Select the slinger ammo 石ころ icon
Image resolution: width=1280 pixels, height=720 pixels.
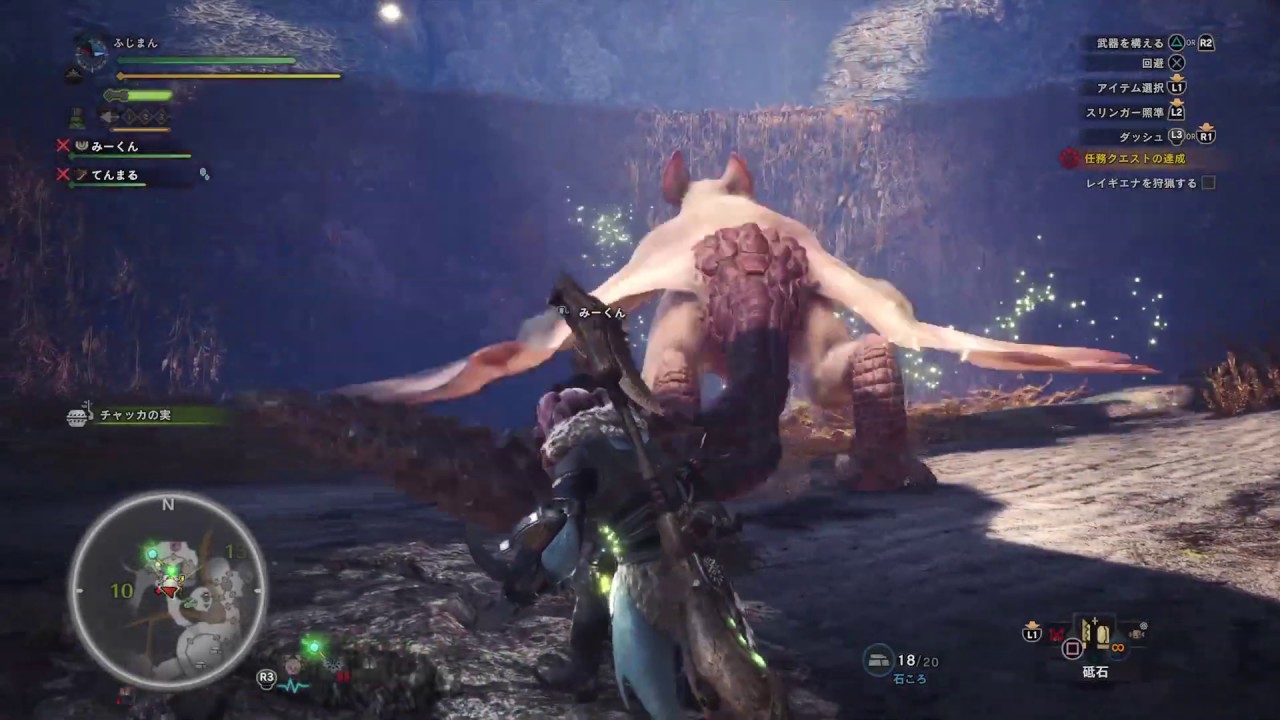tap(878, 660)
